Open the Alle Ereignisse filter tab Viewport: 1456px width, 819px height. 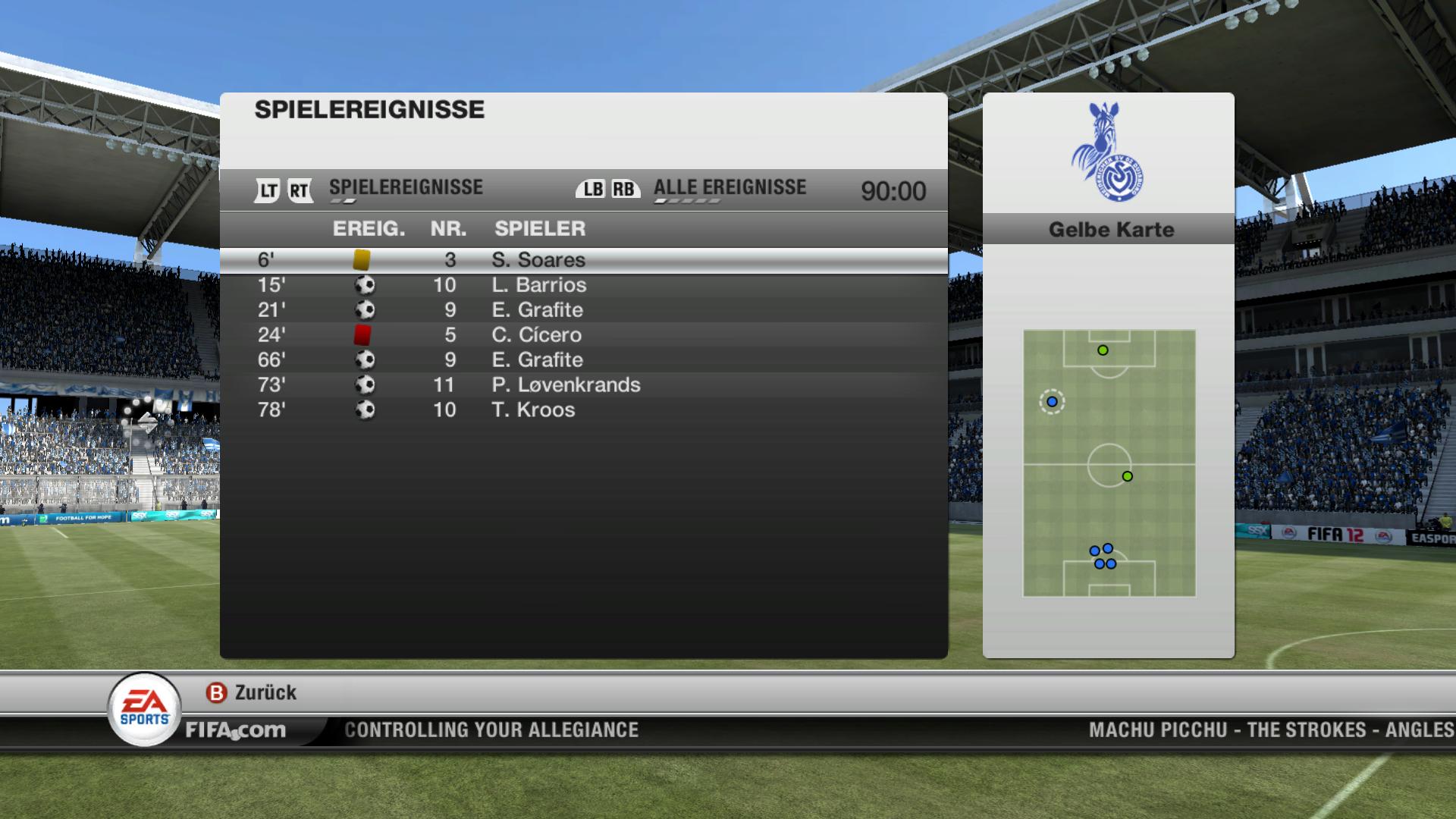click(x=730, y=188)
